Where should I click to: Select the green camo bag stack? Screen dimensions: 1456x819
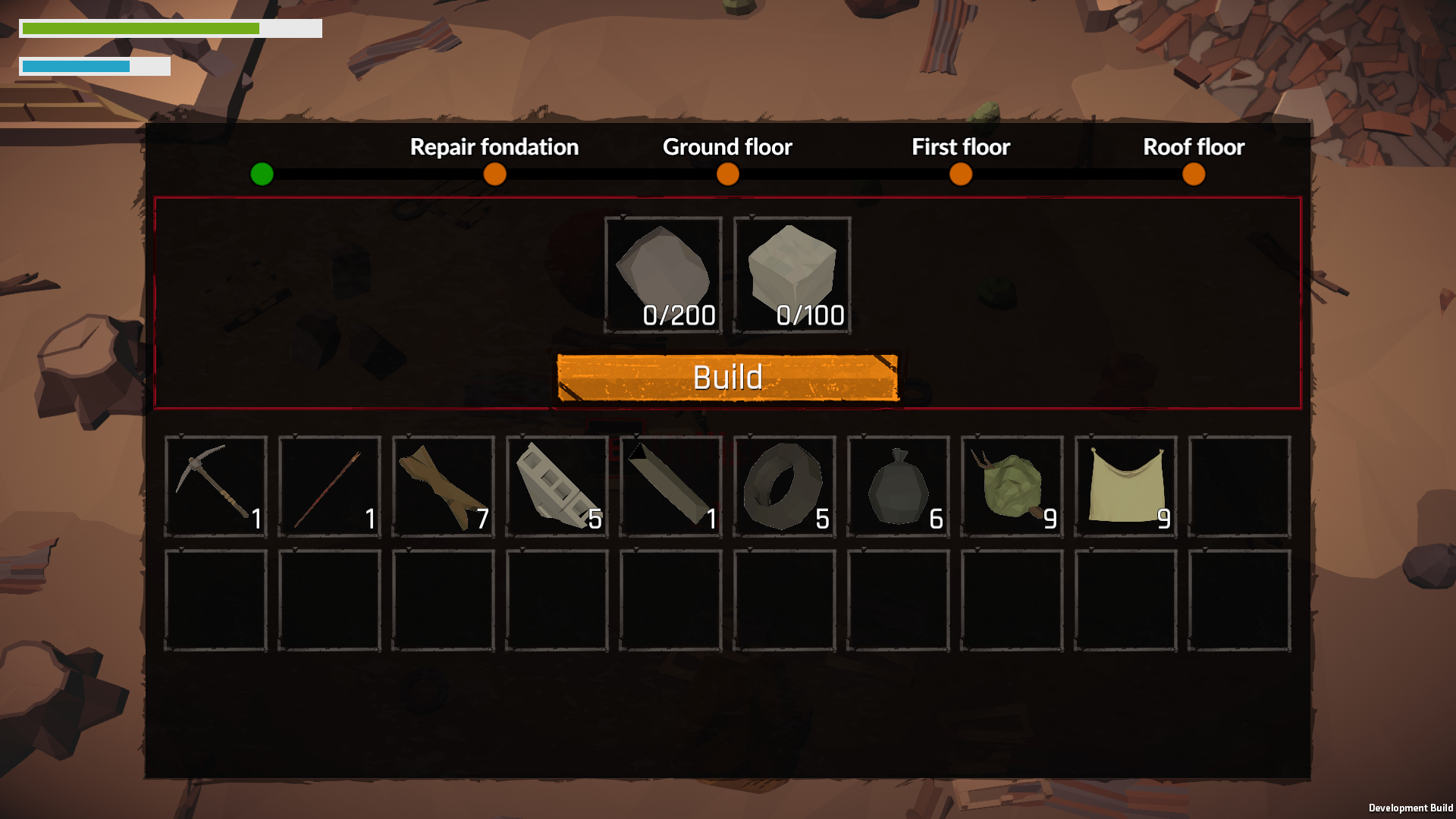click(x=1012, y=487)
